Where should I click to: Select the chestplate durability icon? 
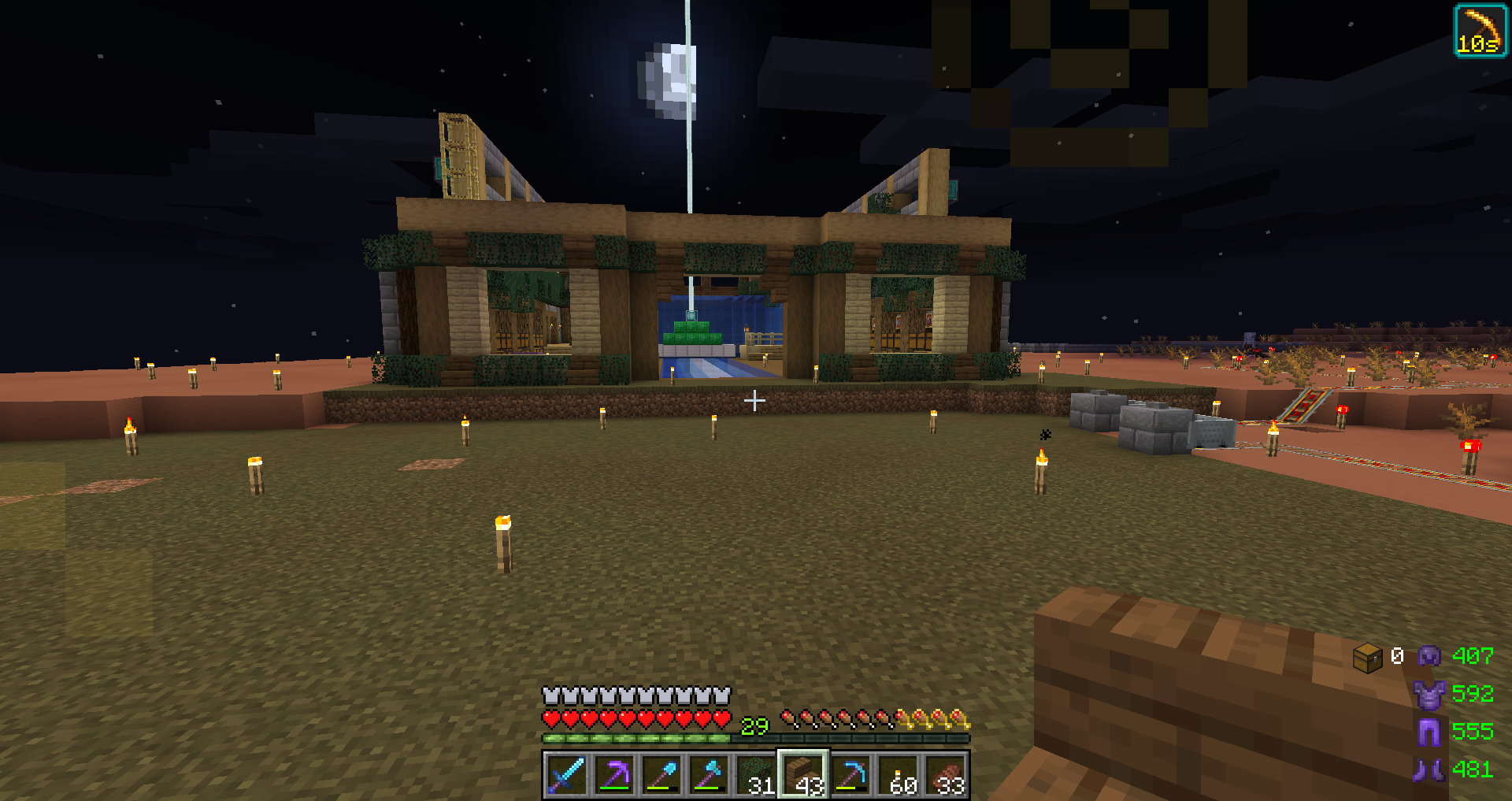click(x=1429, y=694)
